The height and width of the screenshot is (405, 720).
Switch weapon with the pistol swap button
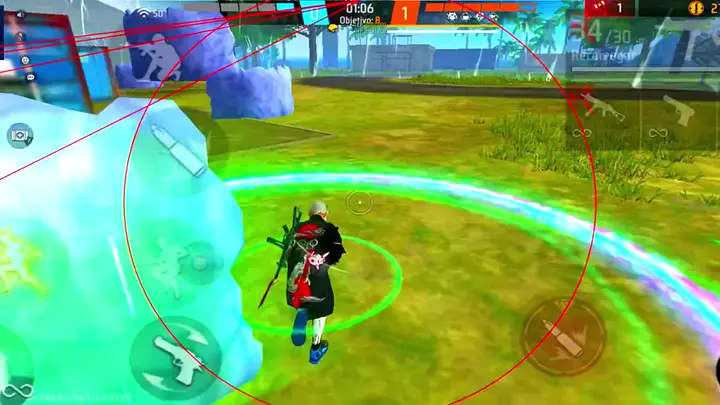175,357
